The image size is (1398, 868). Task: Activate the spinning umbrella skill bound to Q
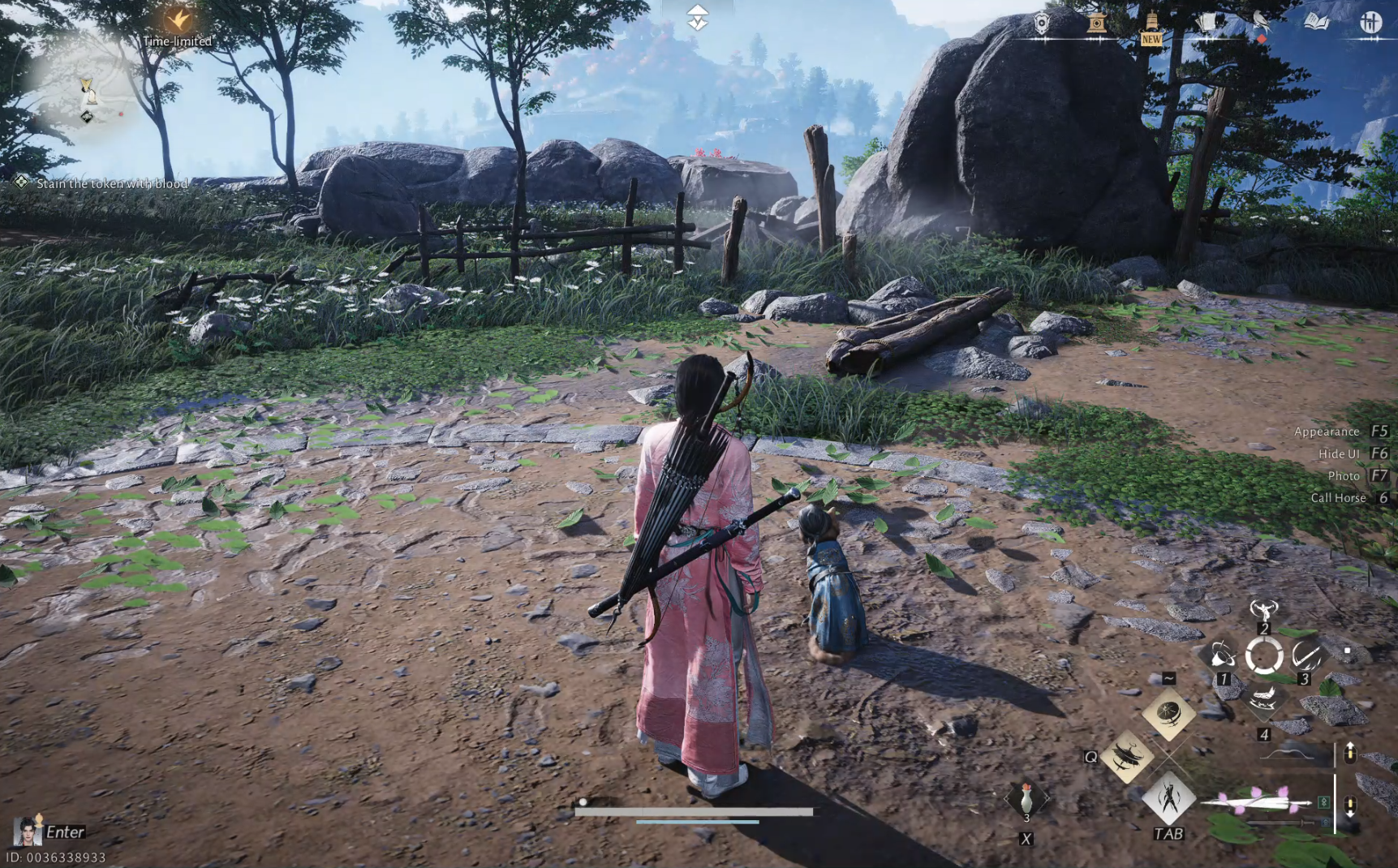coord(1127,756)
